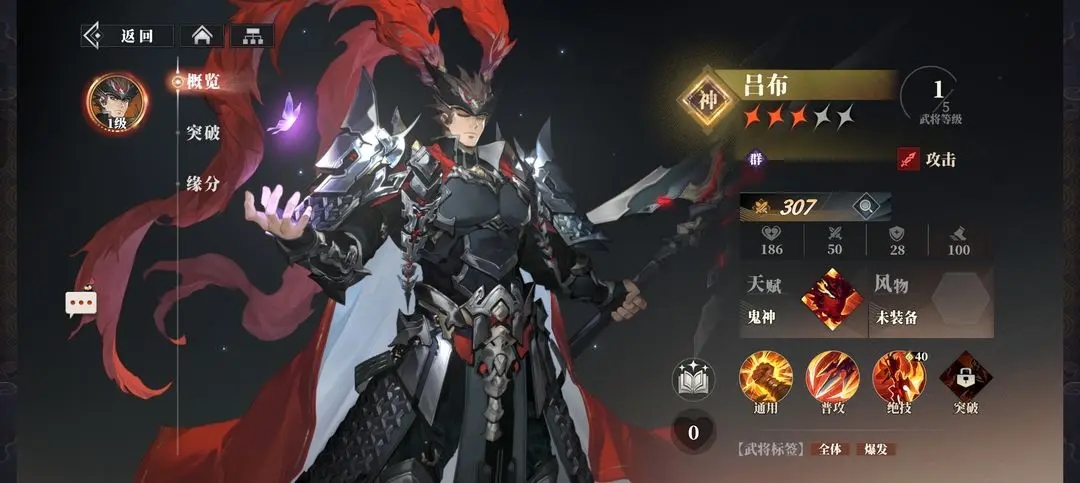Select the level 1 hero portrait
Viewport: 1080px width, 483px height.
(117, 101)
